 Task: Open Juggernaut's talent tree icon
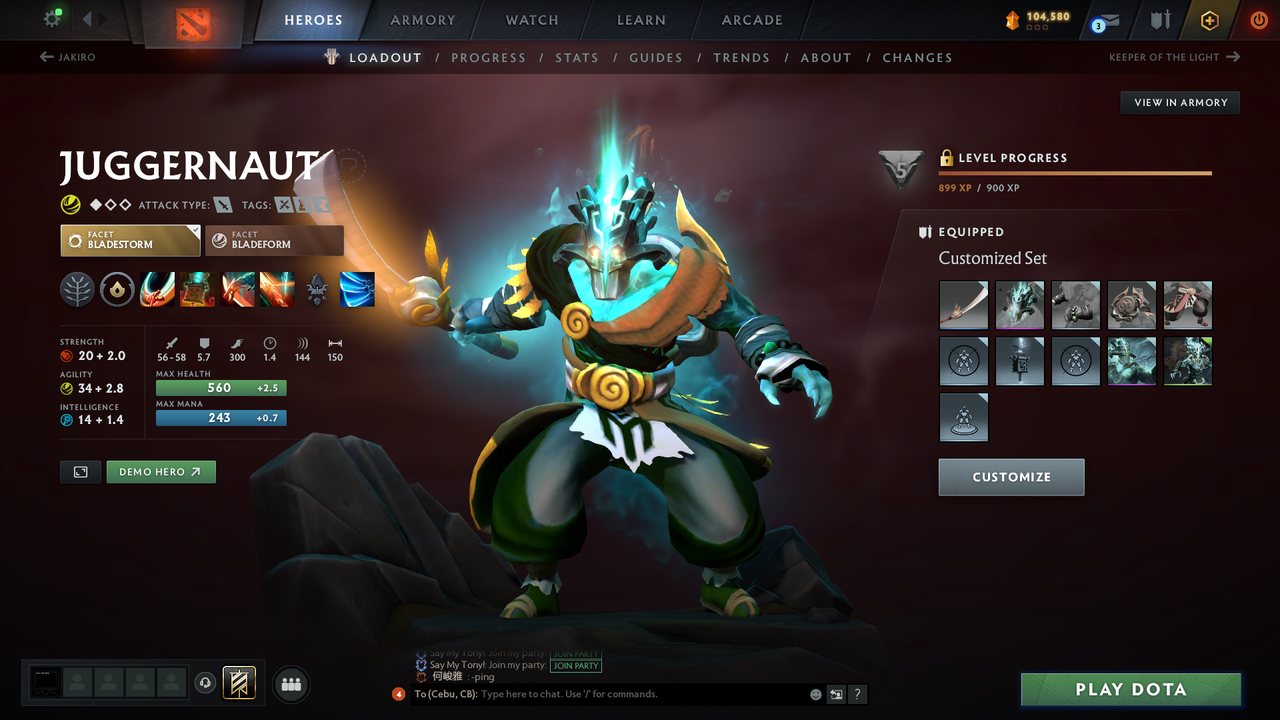[77, 289]
